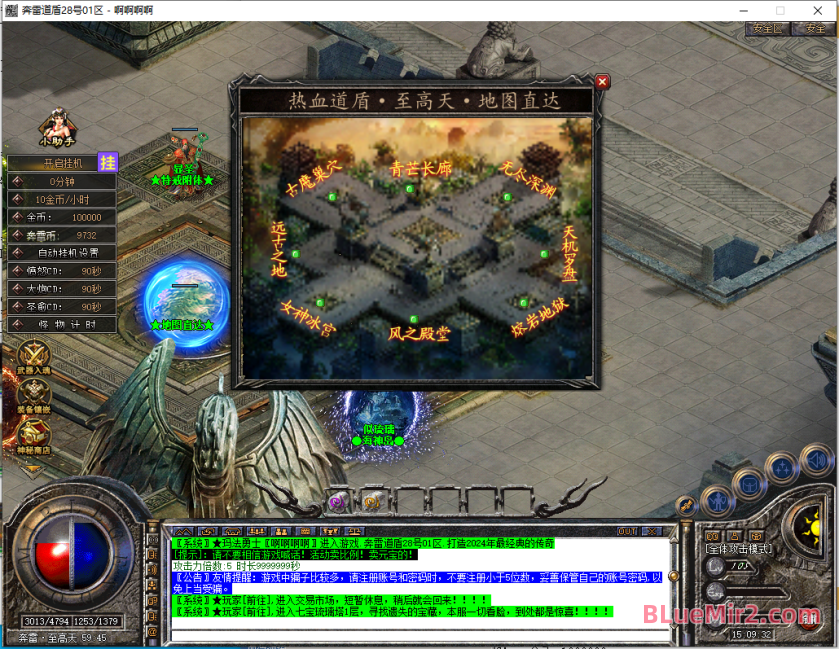Viewport: 839px width, 649px height.
Task: Close the map teleport window
Action: coord(602,82)
